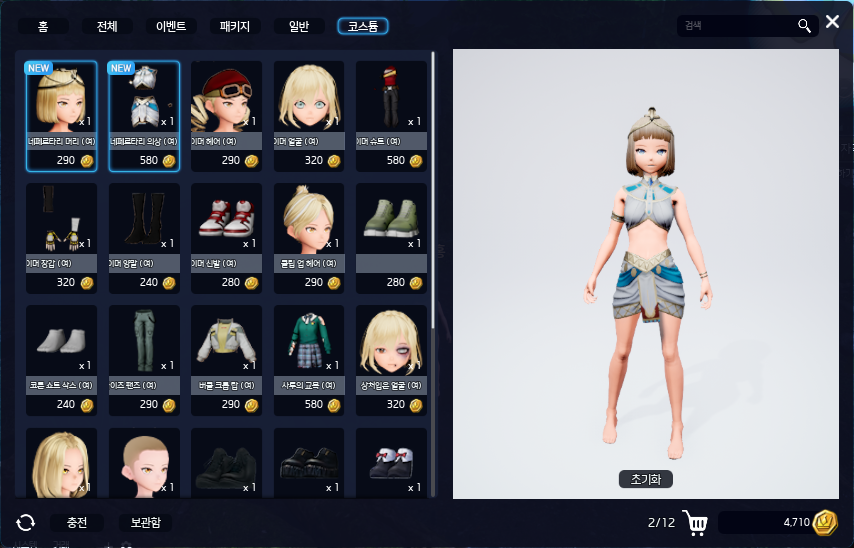
Task: Click the shop search field
Action: 736,26
